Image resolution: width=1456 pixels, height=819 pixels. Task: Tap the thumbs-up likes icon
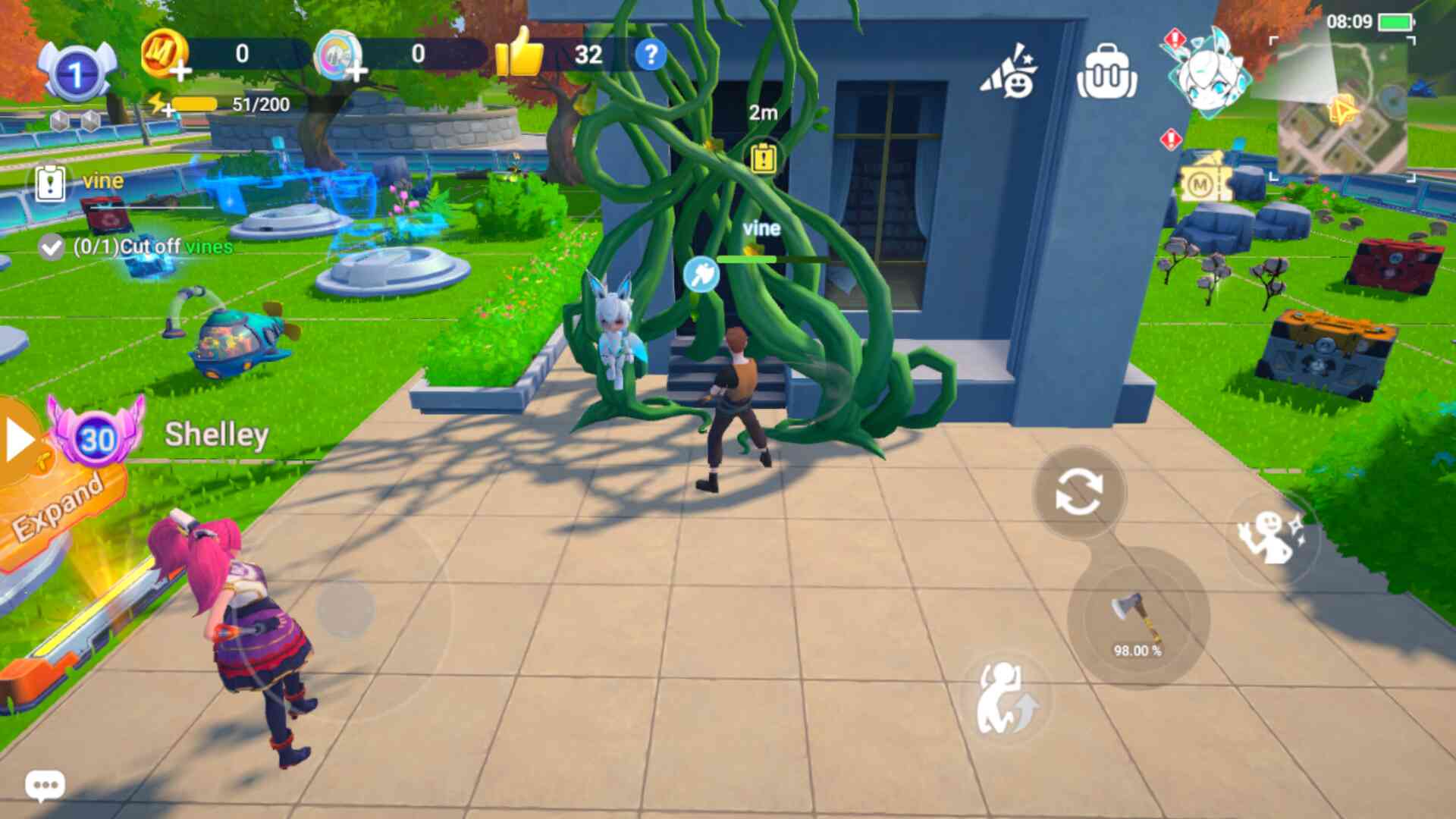[520, 53]
